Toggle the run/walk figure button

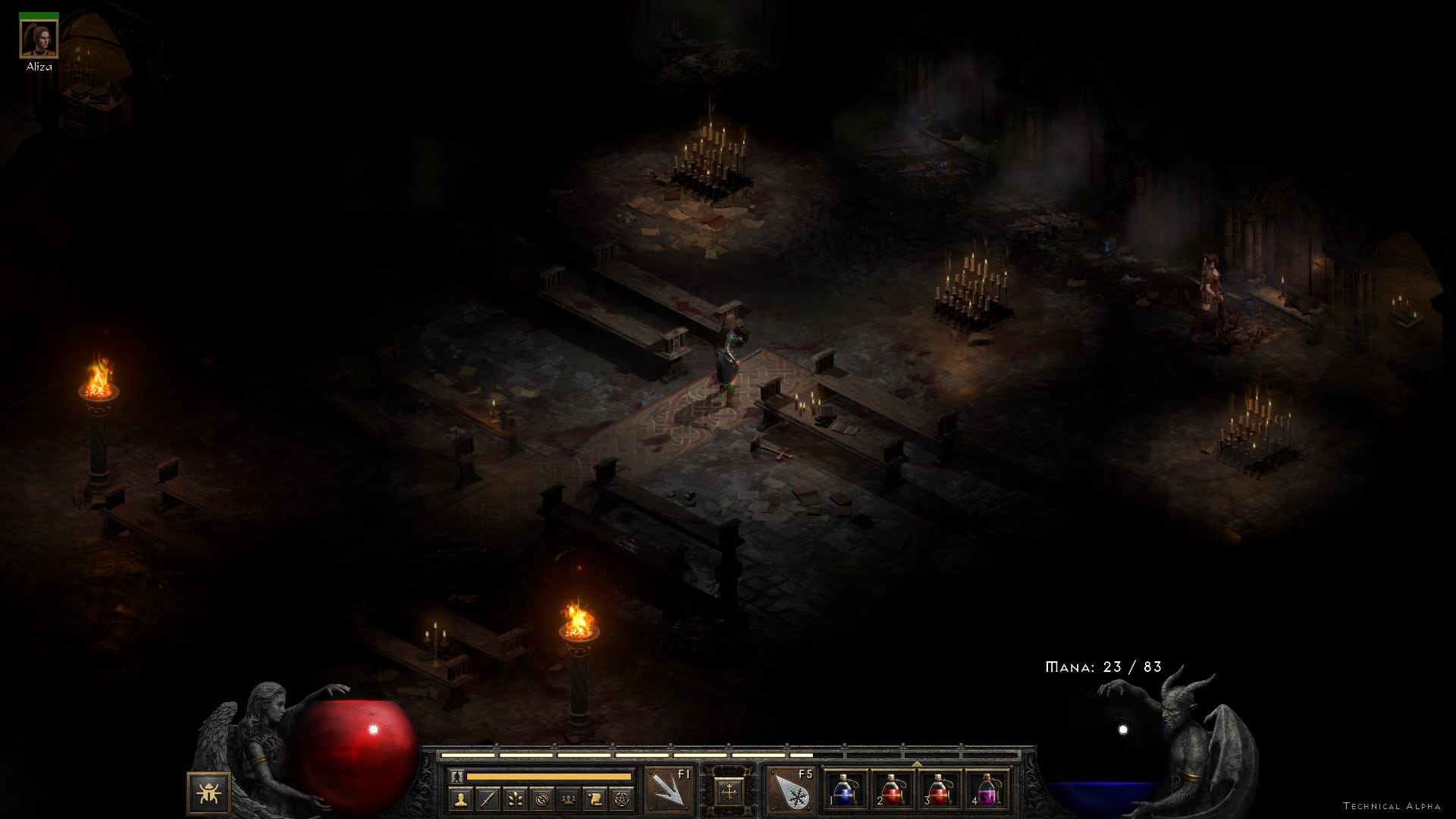[457, 777]
